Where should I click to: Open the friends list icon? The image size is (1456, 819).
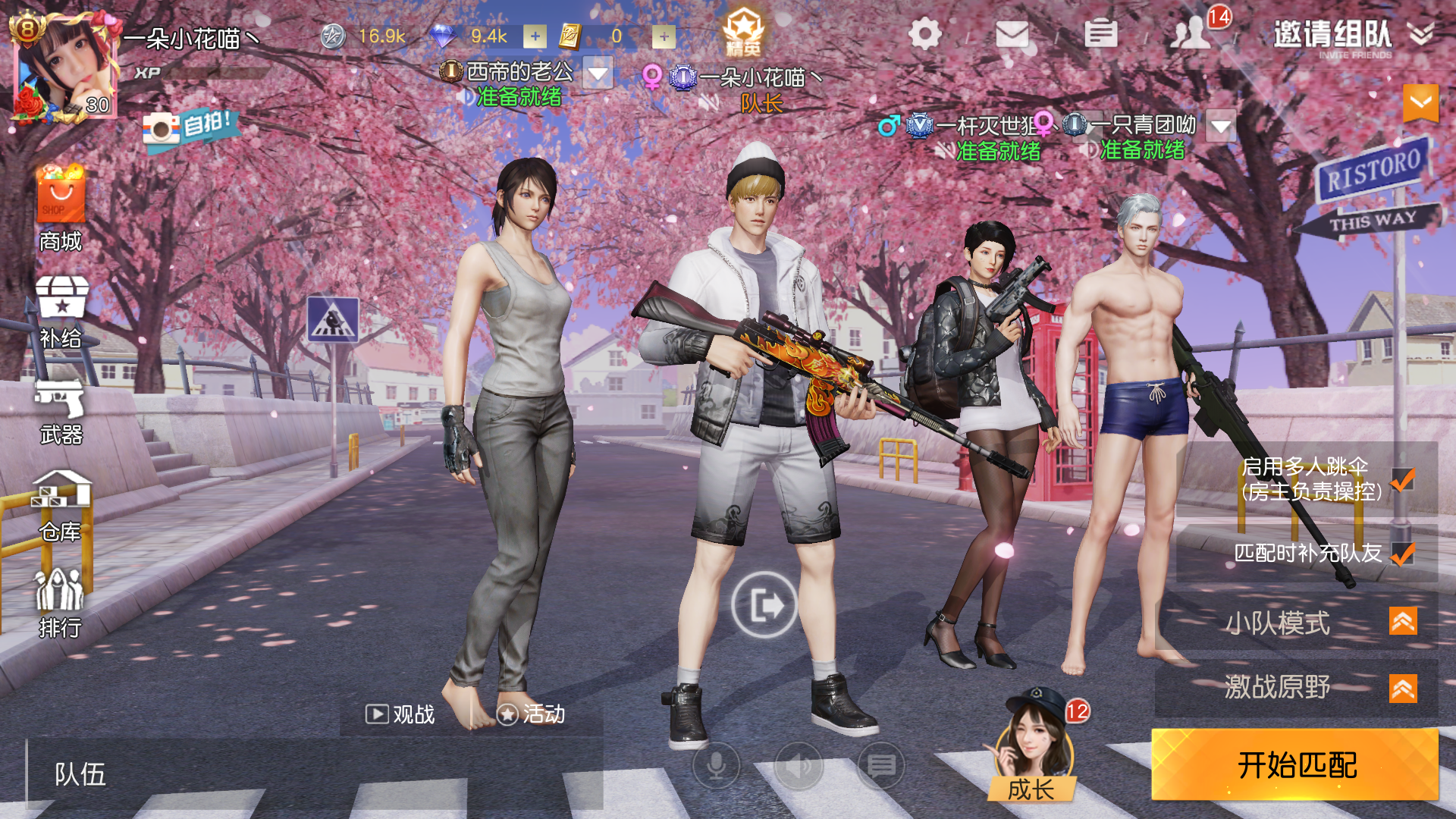point(1191,34)
